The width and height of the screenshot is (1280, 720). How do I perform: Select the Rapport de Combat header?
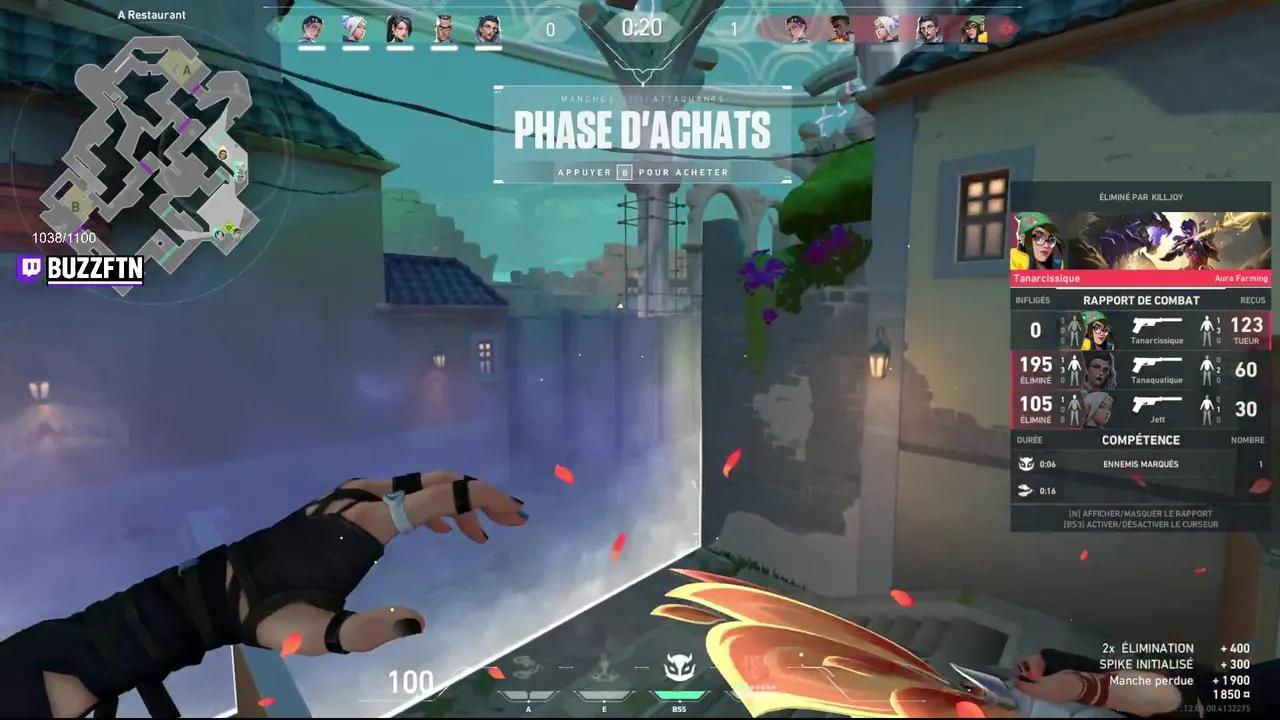point(1141,300)
